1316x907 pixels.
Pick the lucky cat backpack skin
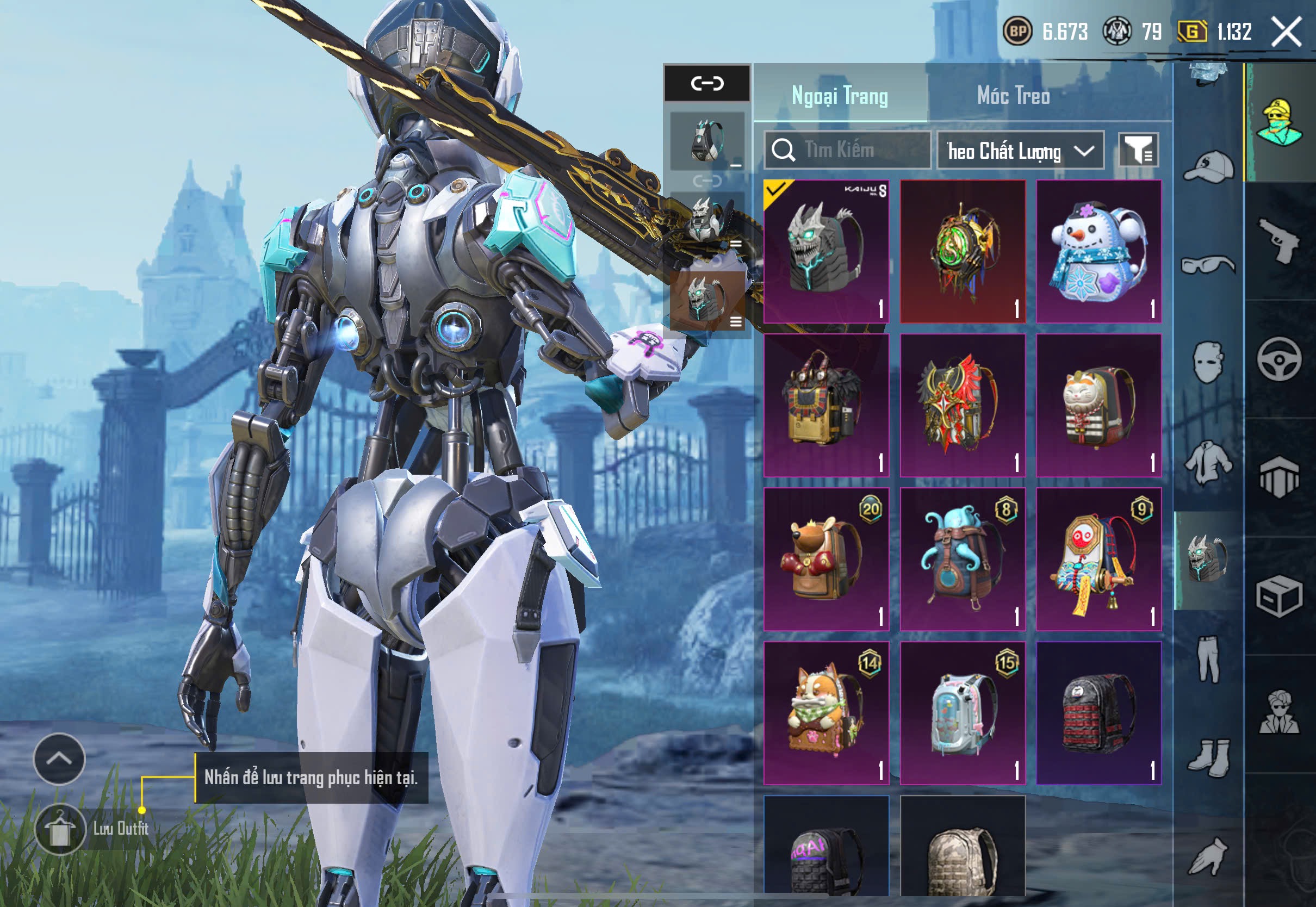(1098, 405)
